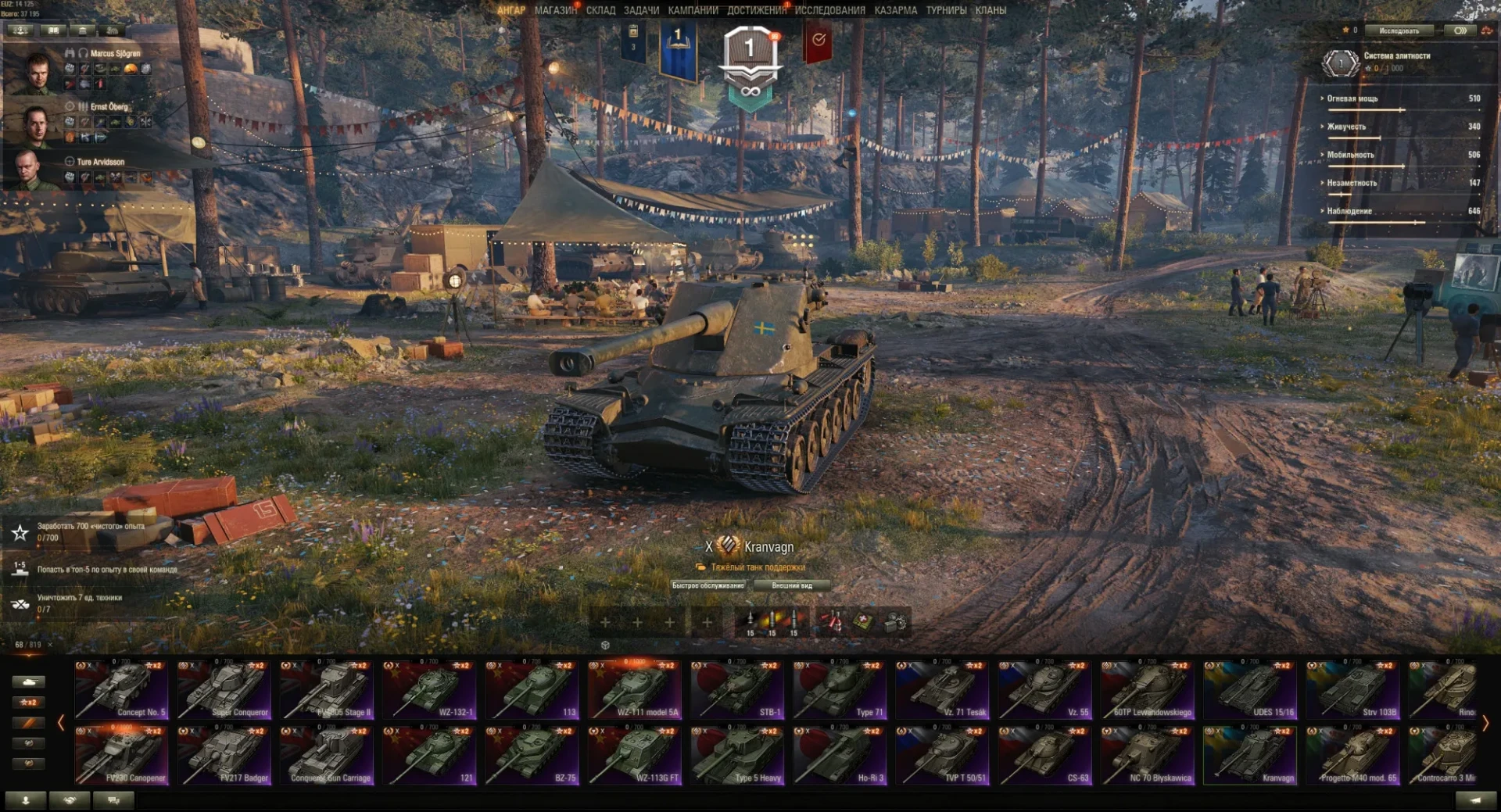Expand the Огневая мощь stat
The height and width of the screenshot is (812, 1501).
1352,98
